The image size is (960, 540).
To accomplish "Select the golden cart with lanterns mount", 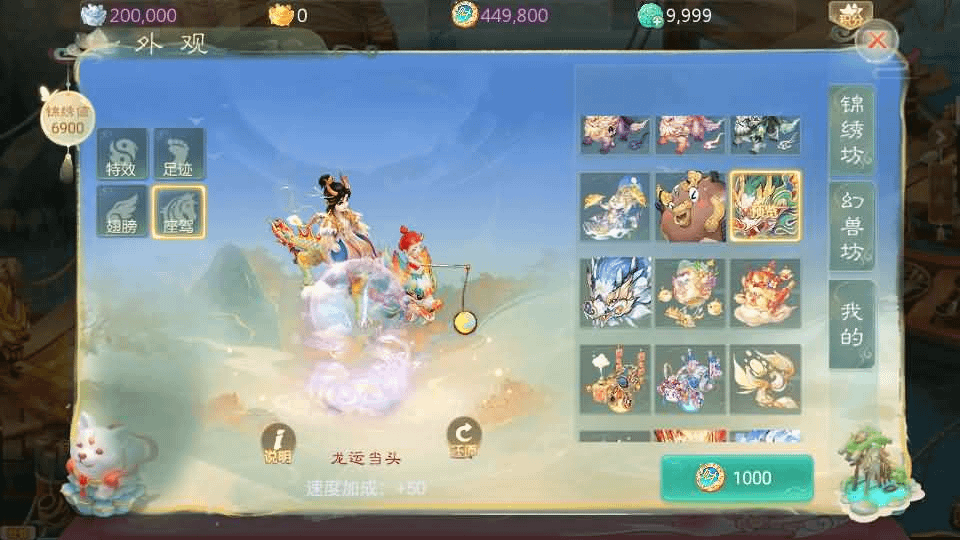I will 615,379.
